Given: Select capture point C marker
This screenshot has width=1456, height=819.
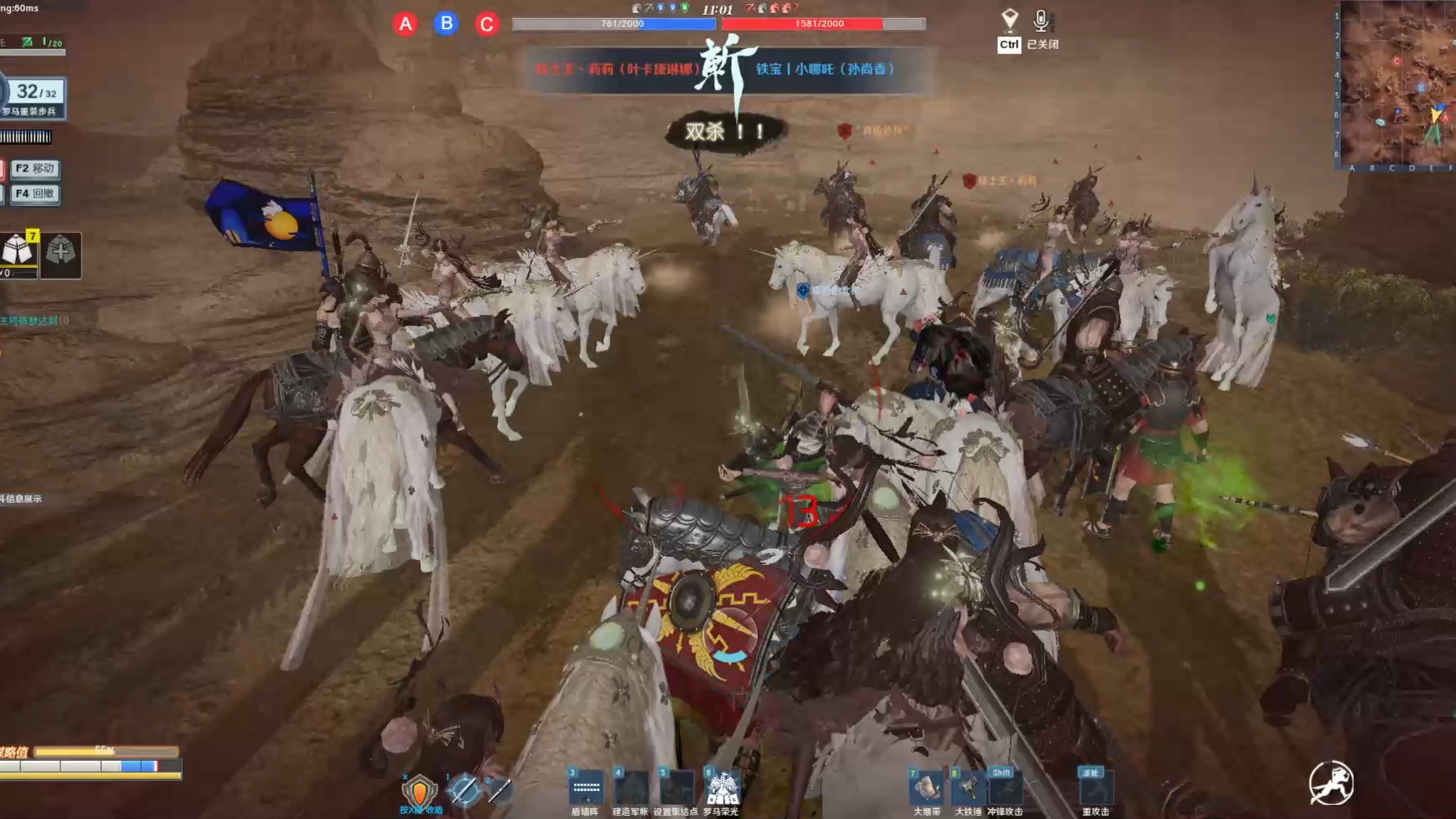Looking at the screenshot, I should pos(487,24).
